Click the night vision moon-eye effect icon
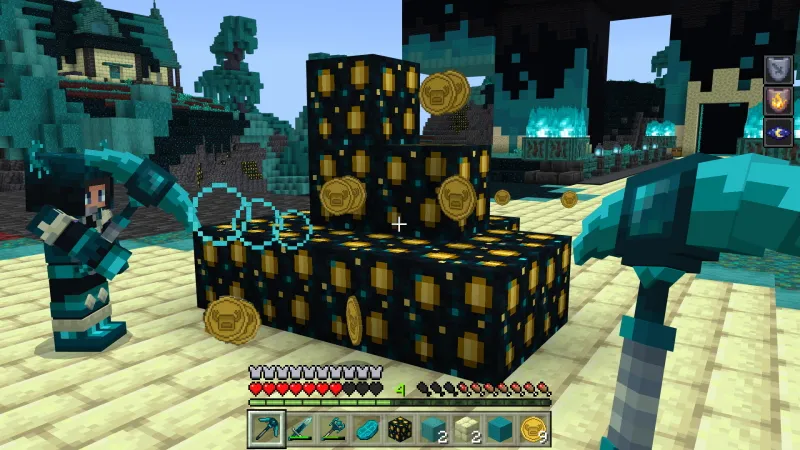The width and height of the screenshot is (800, 450). point(779,129)
